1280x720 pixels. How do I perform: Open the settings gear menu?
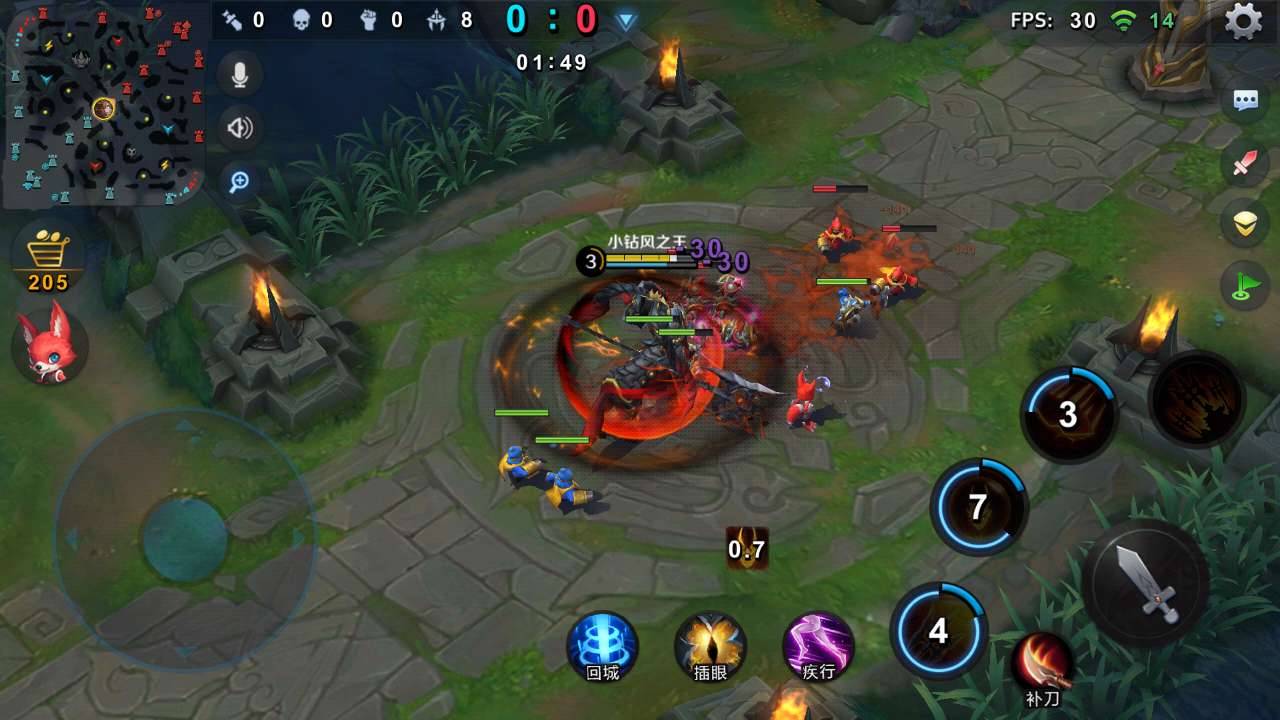[1243, 21]
